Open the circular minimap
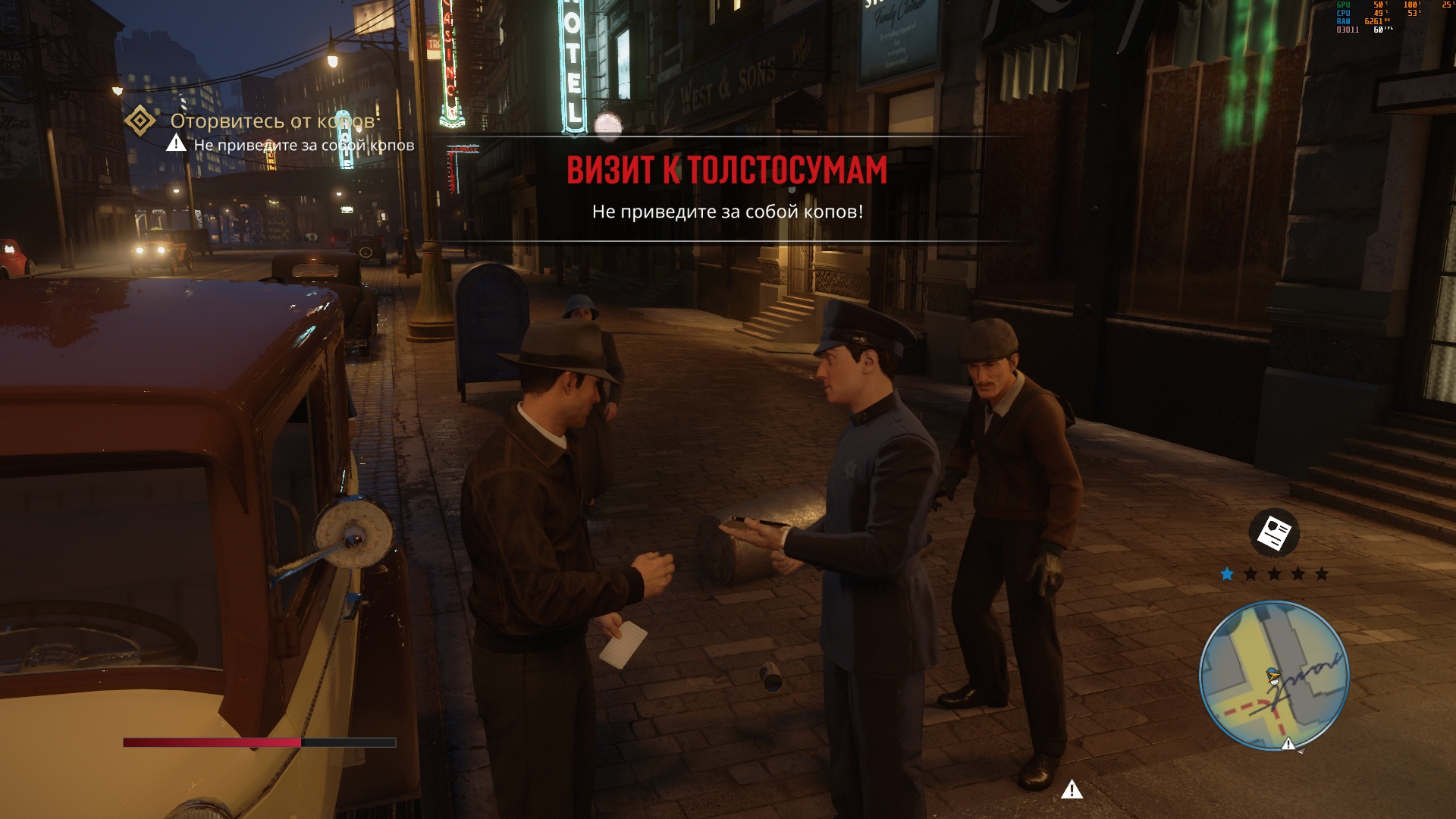This screenshot has height=819, width=1456. [x=1274, y=675]
